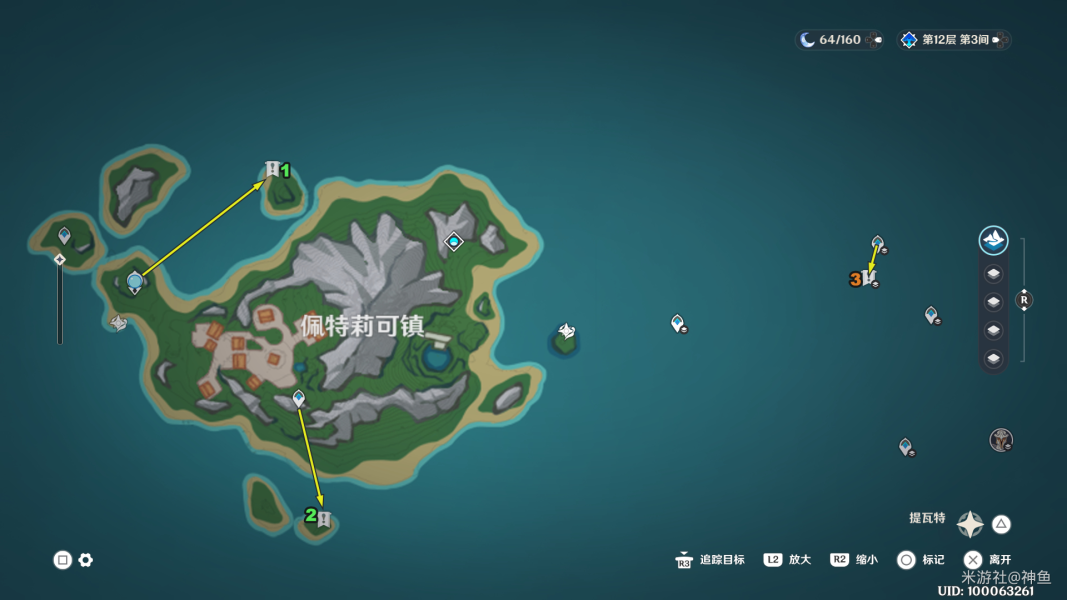
Task: Select the teleport waypoint on the far-west islet
Action: (65, 236)
